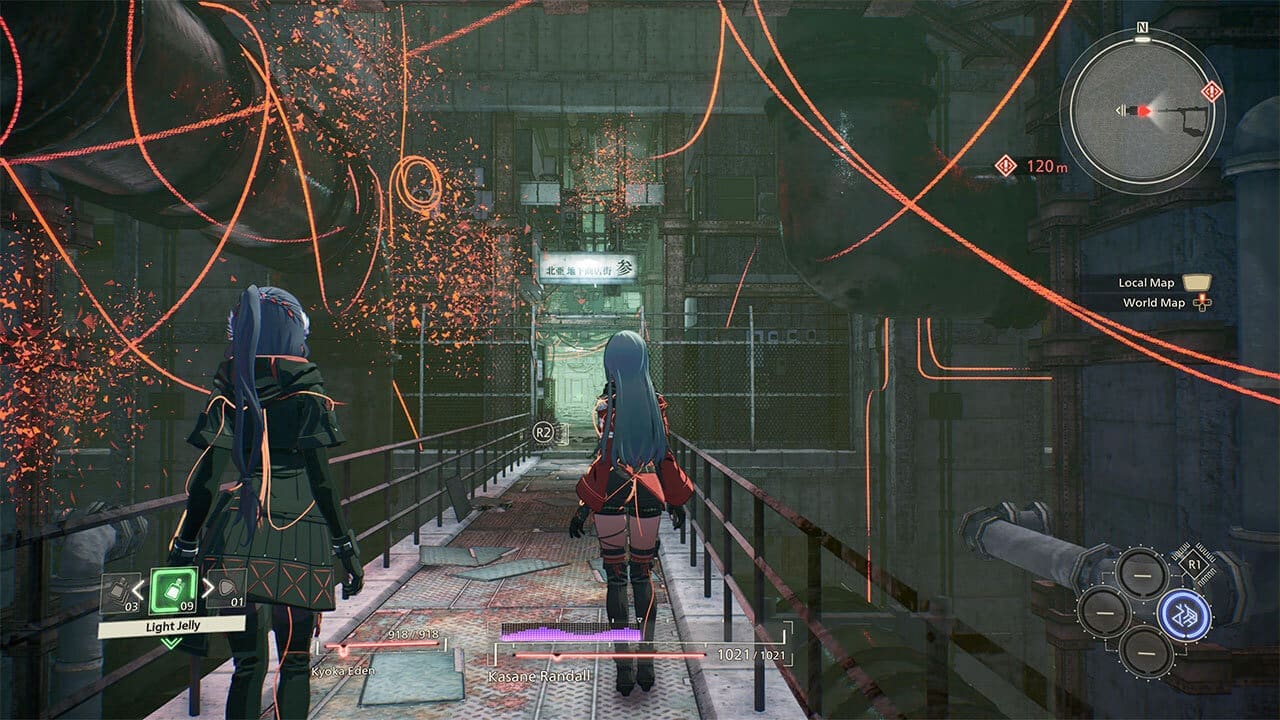Viewport: 1280px width, 720px height.
Task: Select the equipped Light Jelly item icon
Action: tap(173, 591)
